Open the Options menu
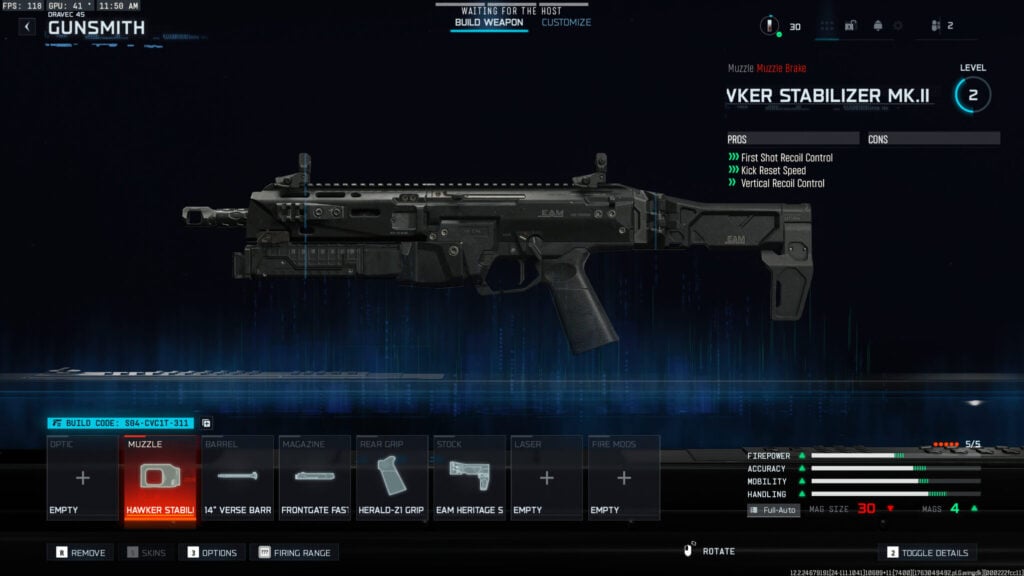Viewport: 1024px width, 576px height. click(211, 552)
